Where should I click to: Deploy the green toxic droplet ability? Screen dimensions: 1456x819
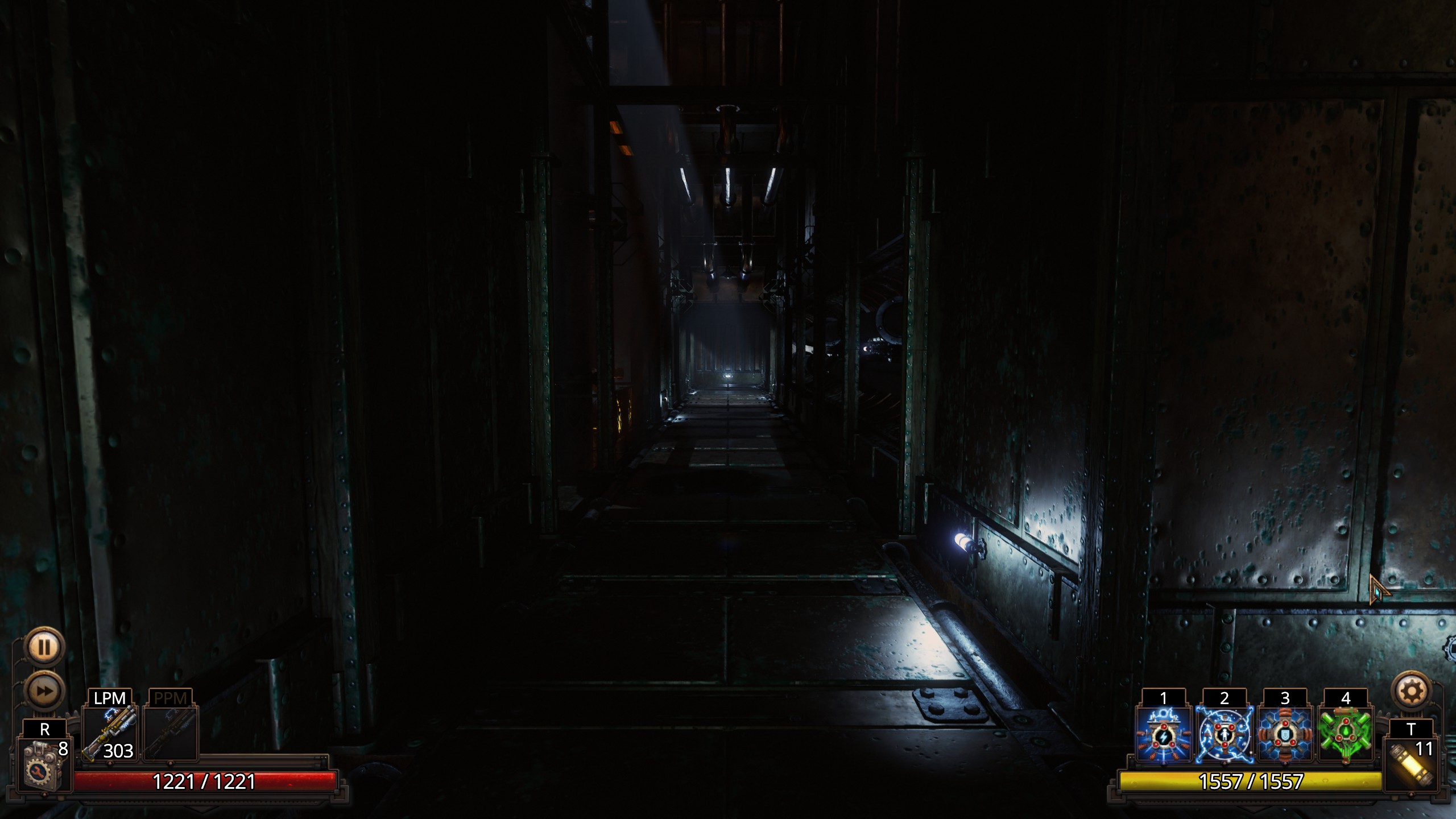click(1346, 734)
